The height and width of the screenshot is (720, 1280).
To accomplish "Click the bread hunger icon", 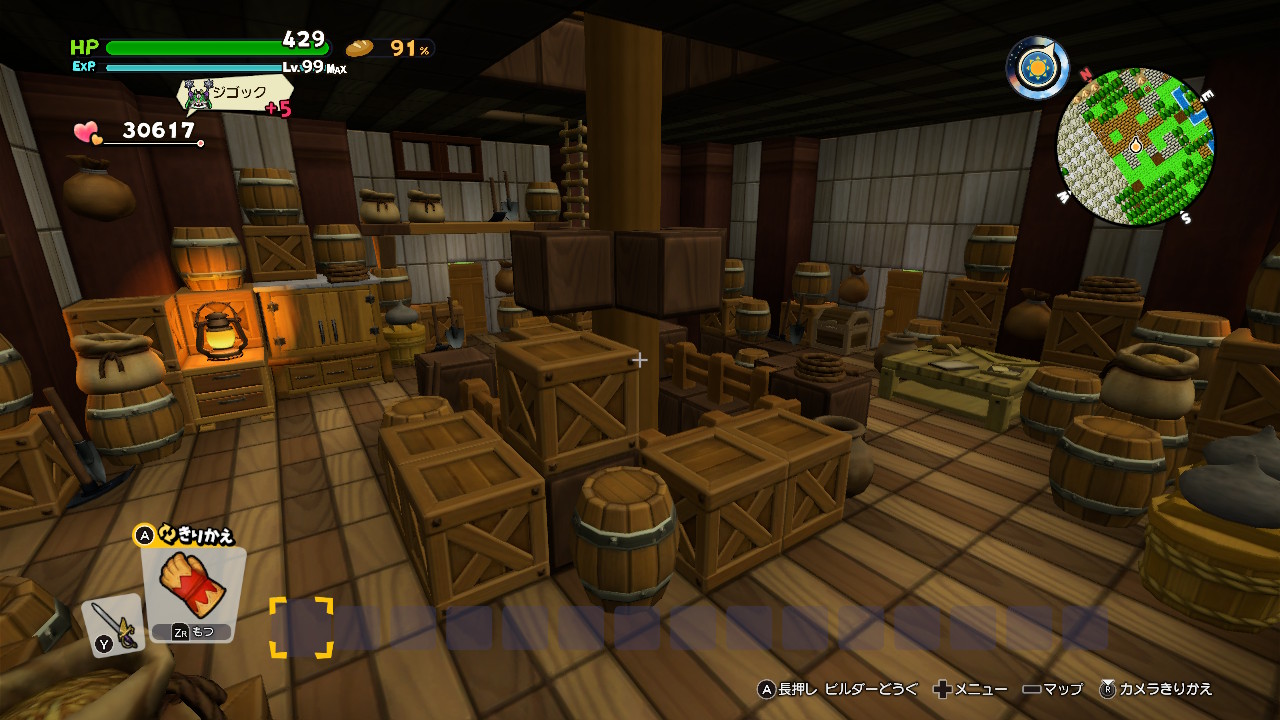I will click(360, 48).
